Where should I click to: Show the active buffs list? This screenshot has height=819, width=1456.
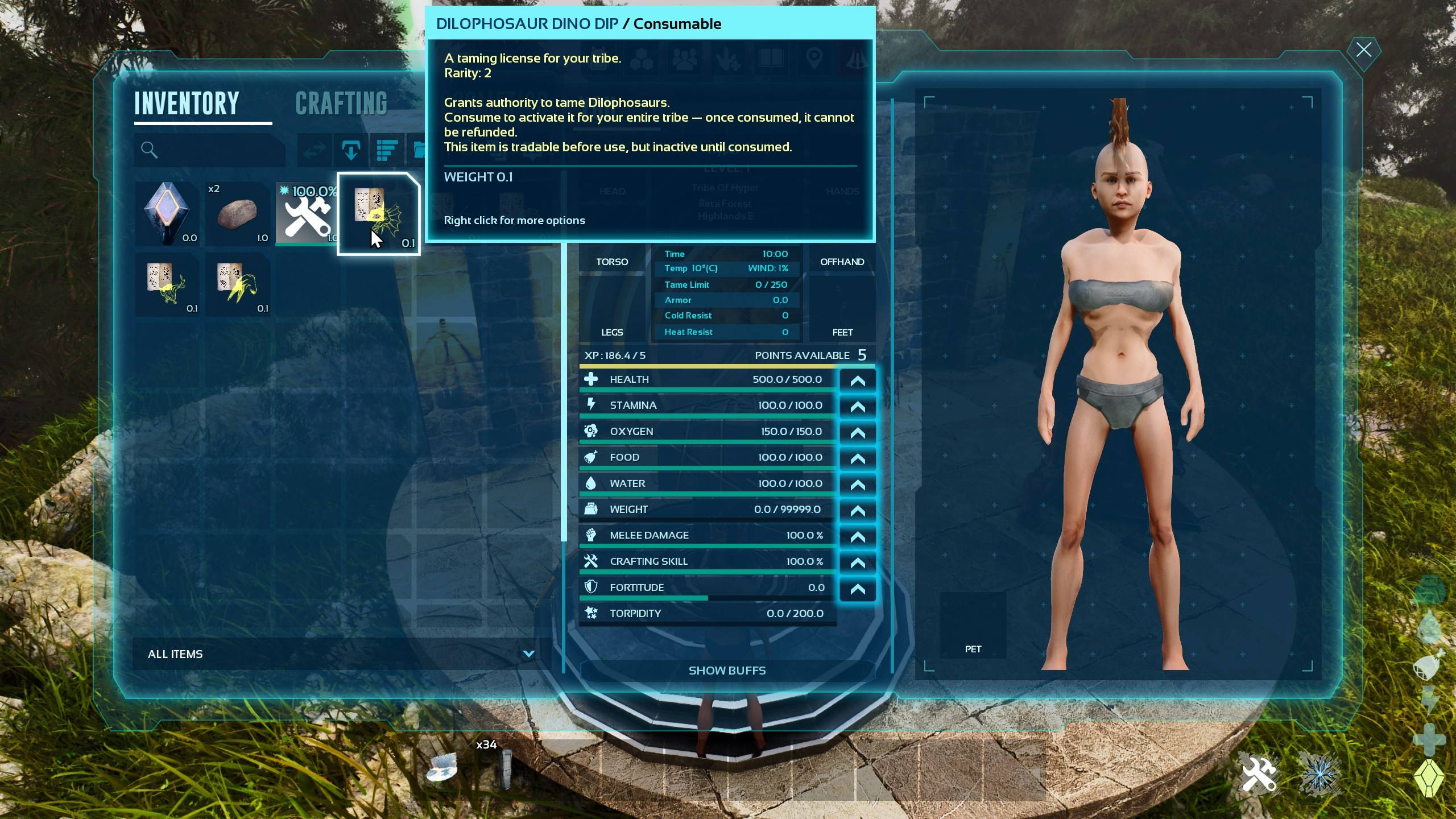click(x=727, y=671)
